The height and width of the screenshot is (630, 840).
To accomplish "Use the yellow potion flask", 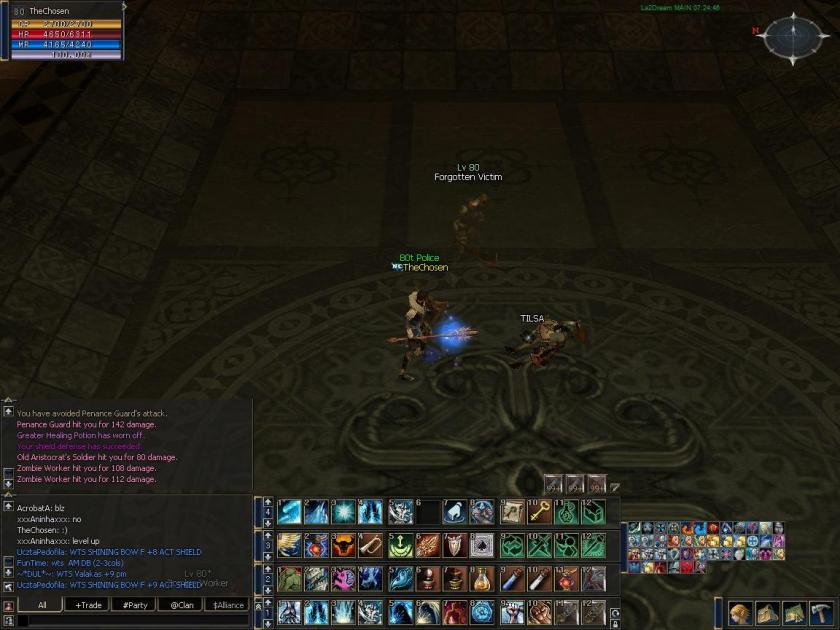I will 482,579.
